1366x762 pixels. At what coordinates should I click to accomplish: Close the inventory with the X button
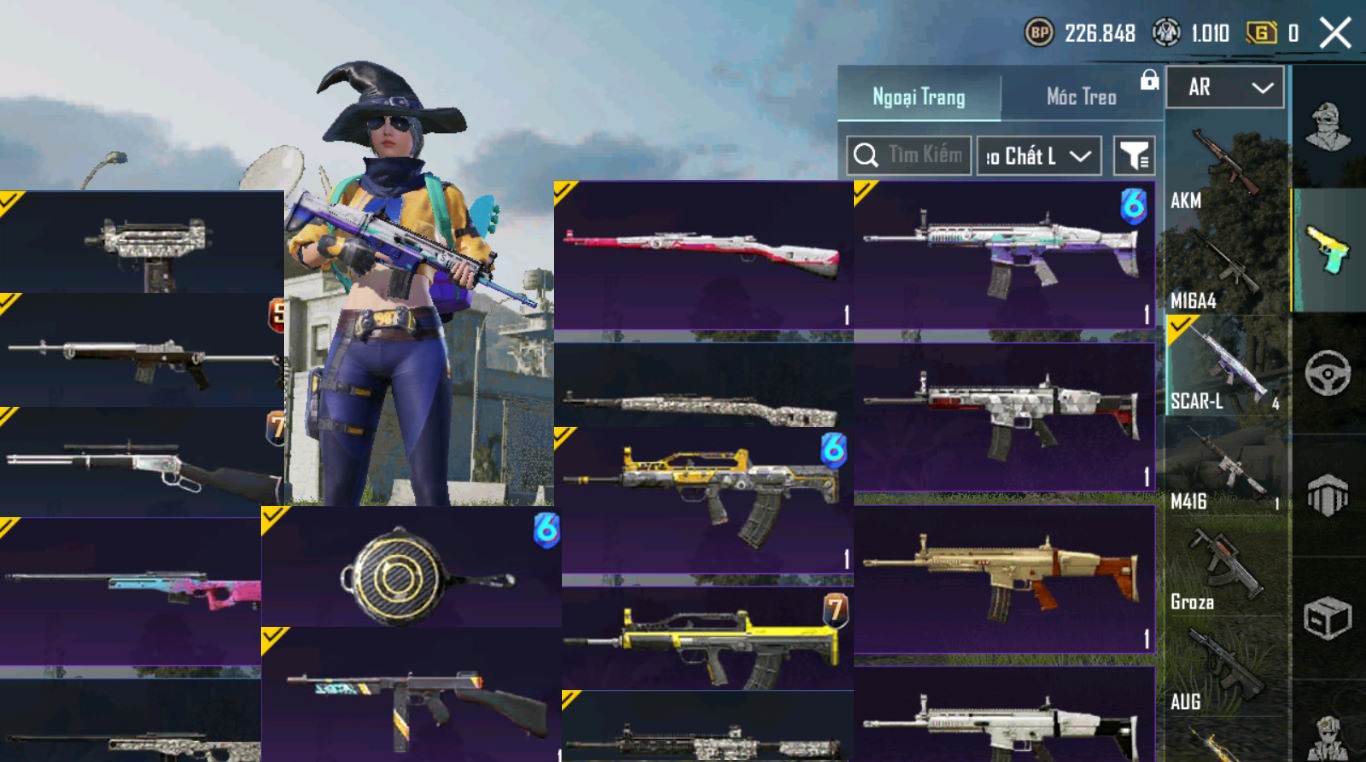tap(1335, 33)
